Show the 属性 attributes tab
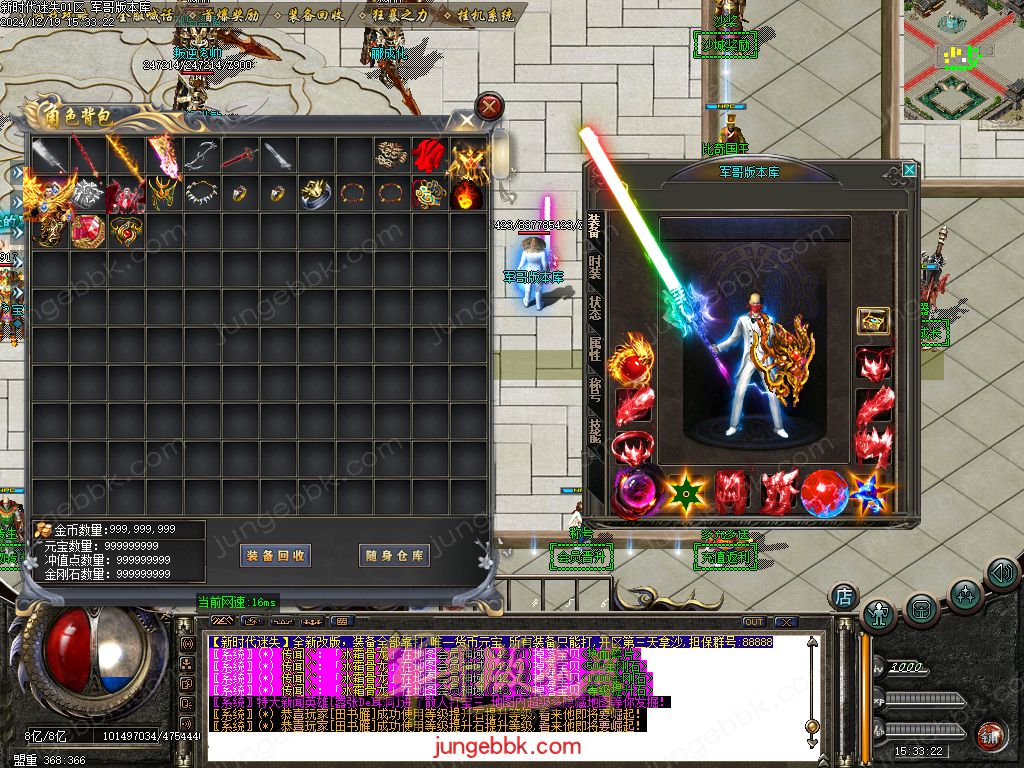Viewport: 1024px width, 768px height. coord(595,349)
